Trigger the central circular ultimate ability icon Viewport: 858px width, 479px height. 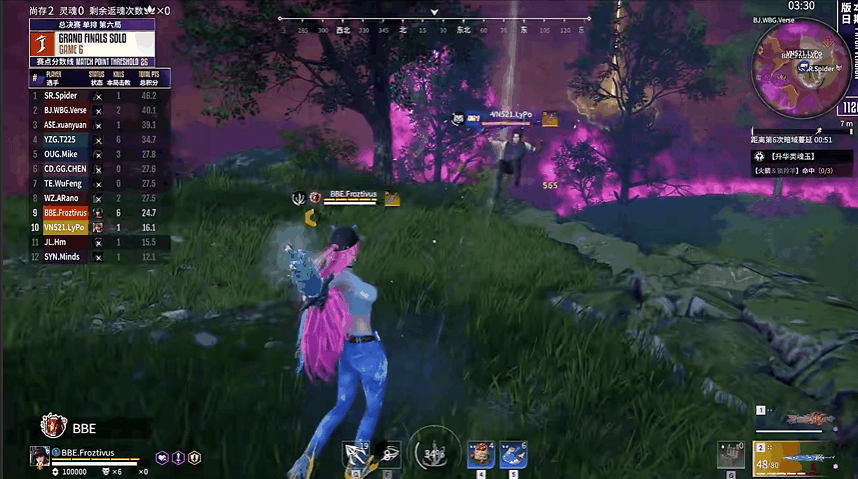[433, 453]
